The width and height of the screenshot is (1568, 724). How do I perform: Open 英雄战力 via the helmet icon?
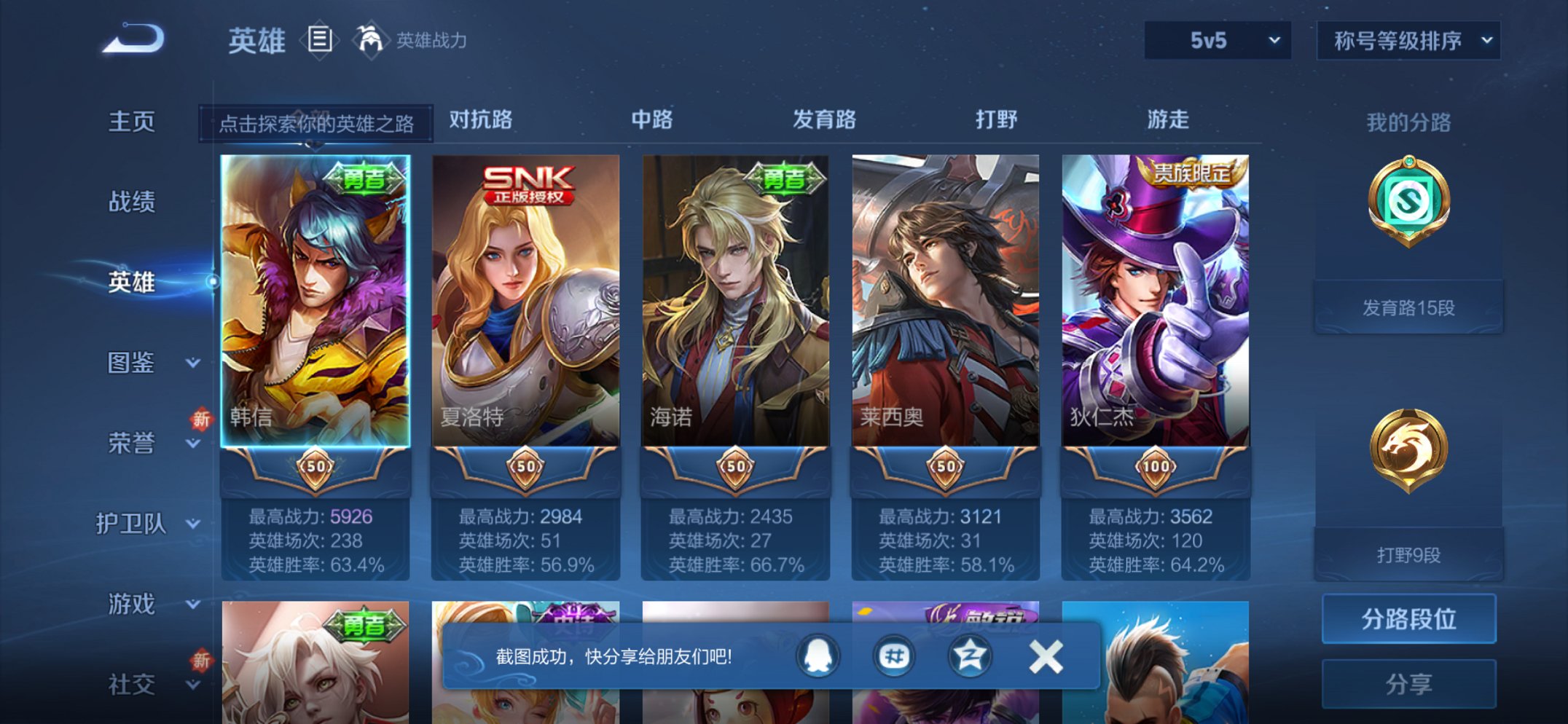click(369, 40)
